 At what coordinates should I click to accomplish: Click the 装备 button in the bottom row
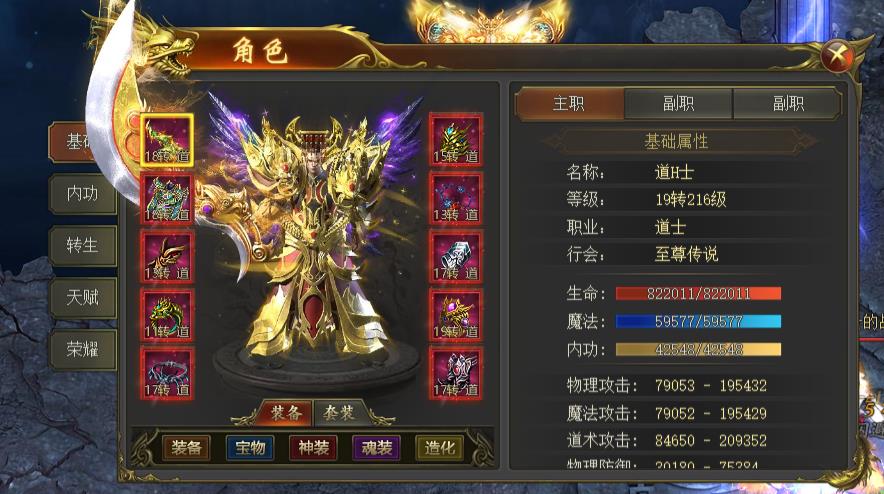click(187, 448)
